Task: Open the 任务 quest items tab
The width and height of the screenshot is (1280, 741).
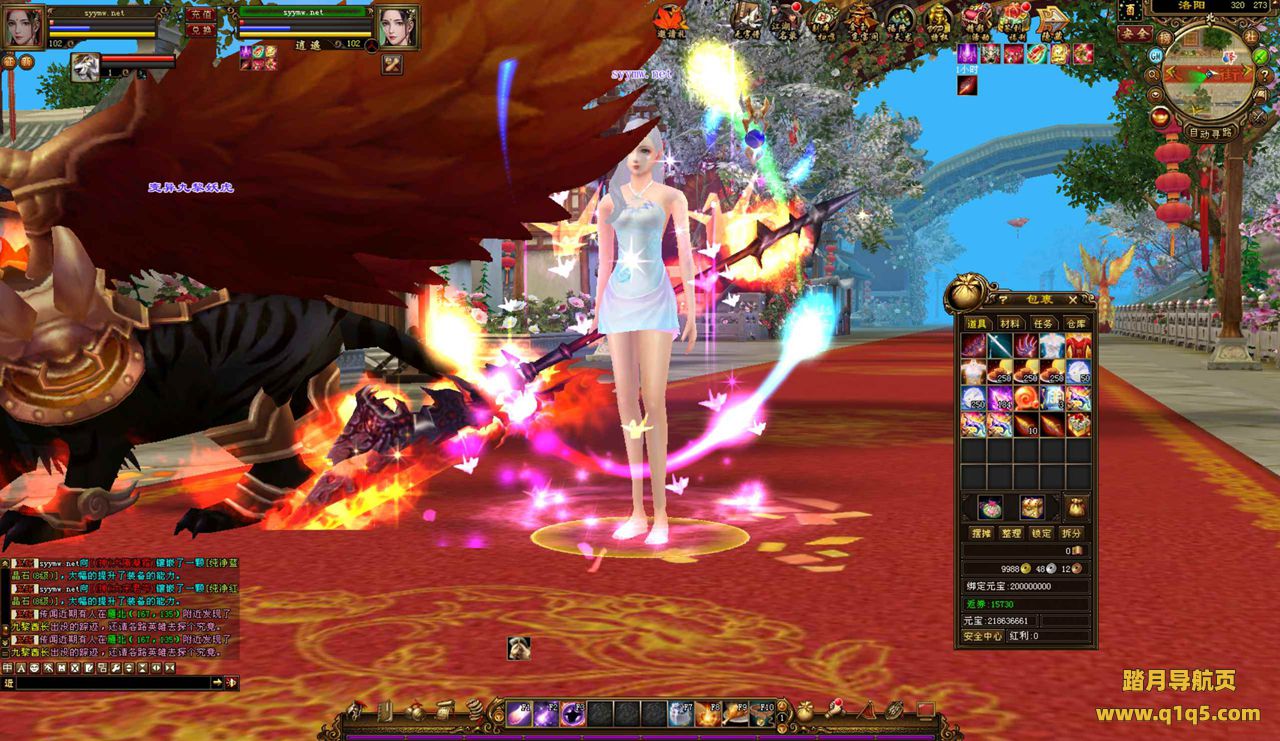Action: coord(1043,323)
